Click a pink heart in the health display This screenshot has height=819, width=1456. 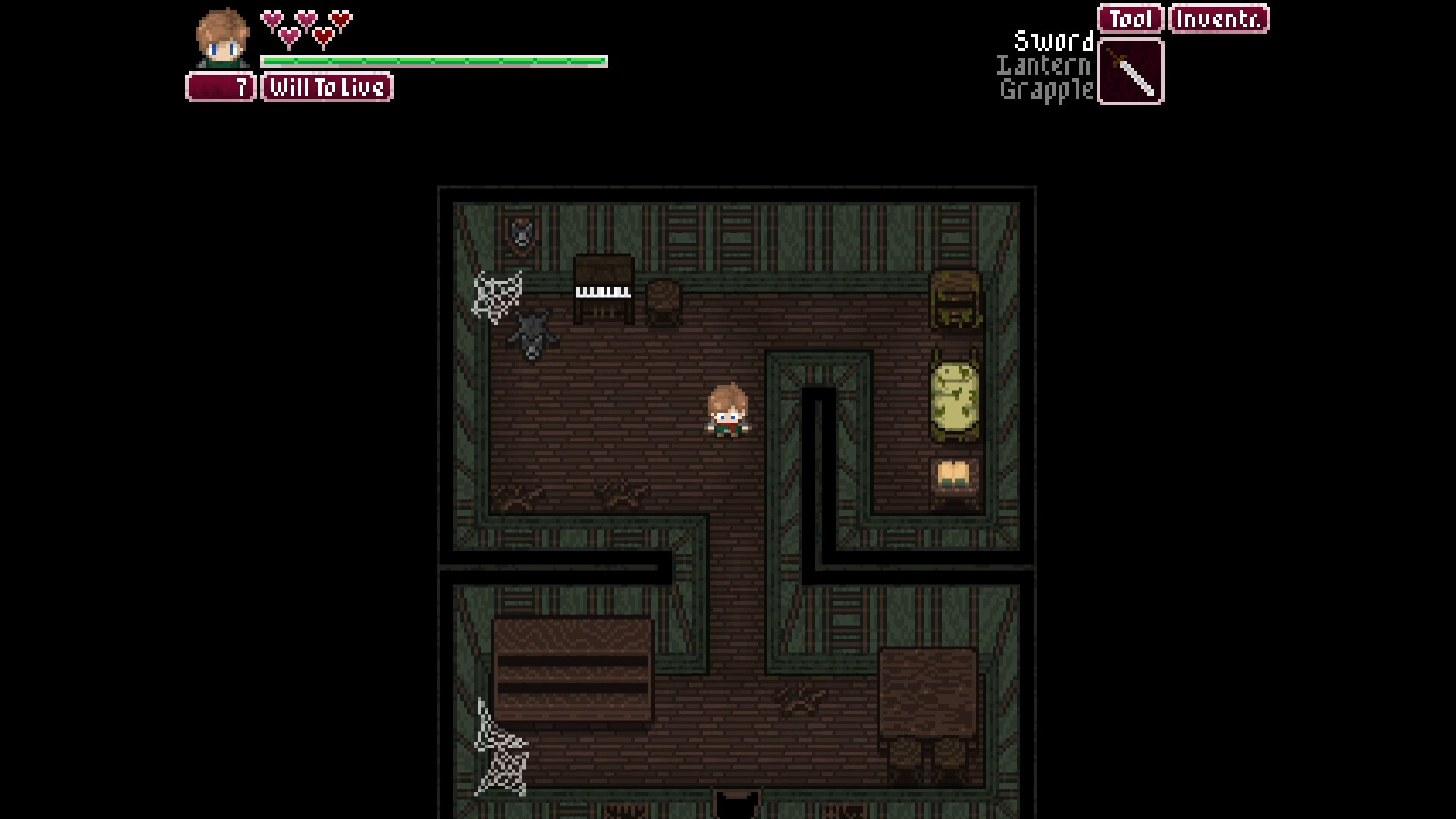(271, 17)
